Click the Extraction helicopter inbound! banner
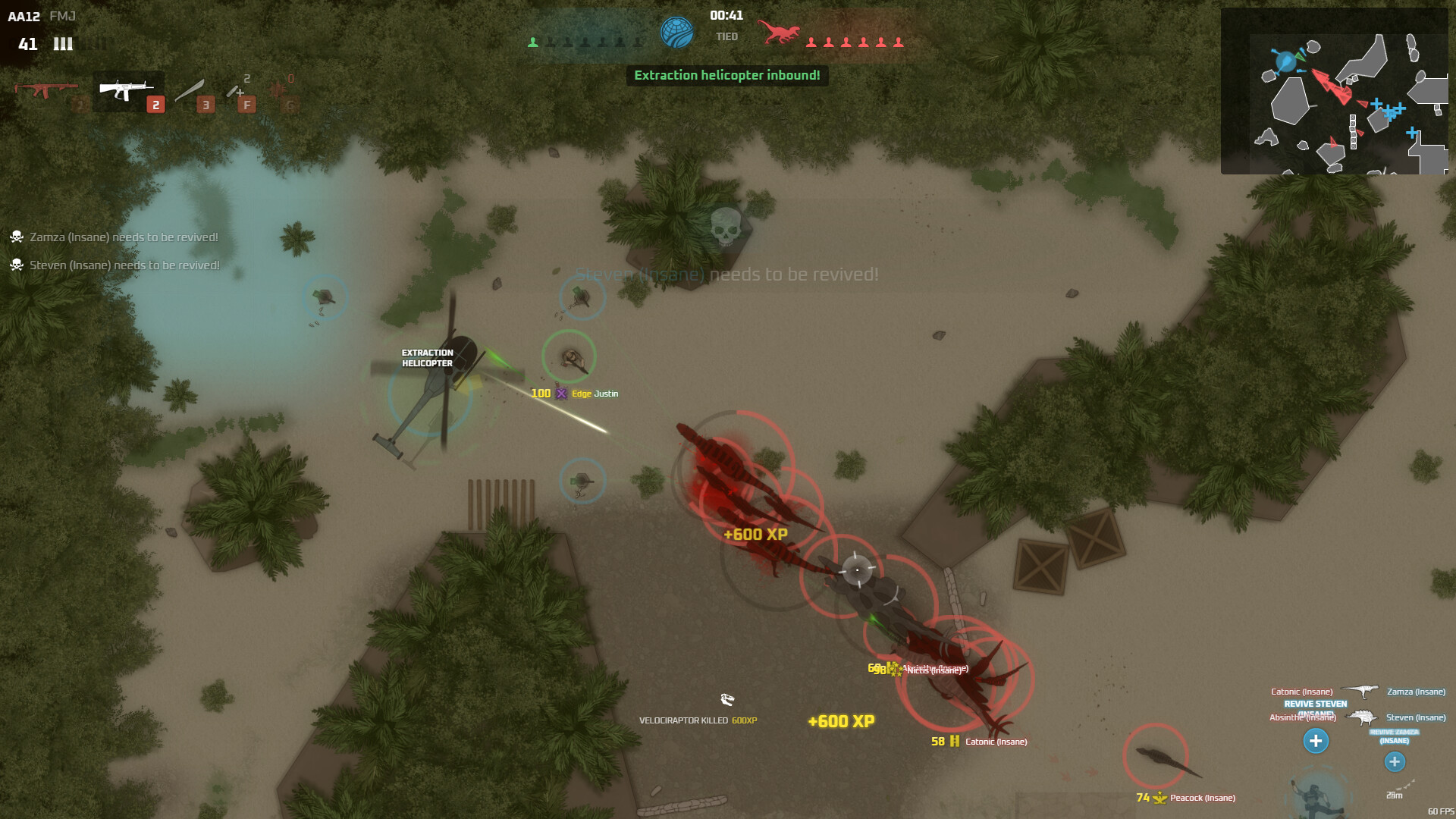Viewport: 1456px width, 819px height. [x=726, y=76]
